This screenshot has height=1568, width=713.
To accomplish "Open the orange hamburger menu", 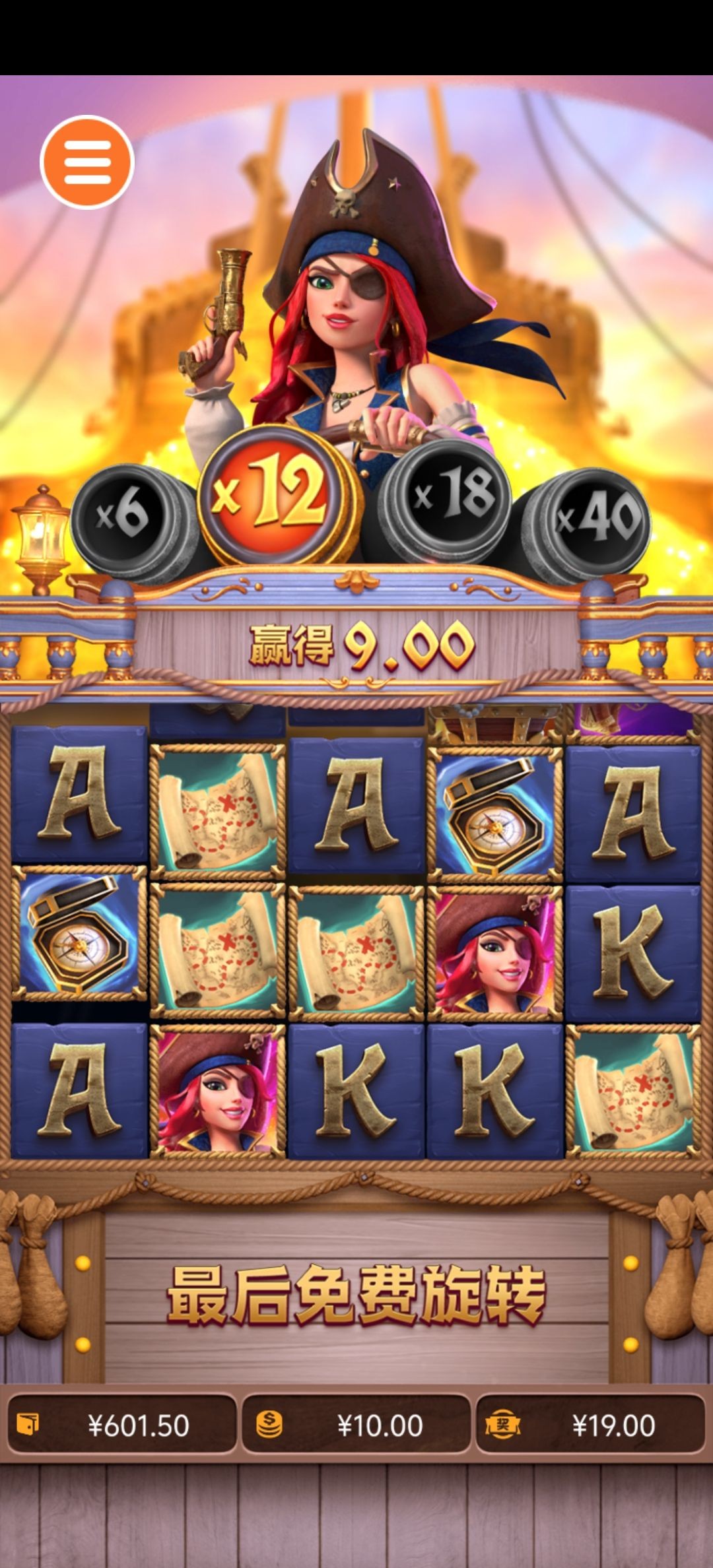I will 87,162.
